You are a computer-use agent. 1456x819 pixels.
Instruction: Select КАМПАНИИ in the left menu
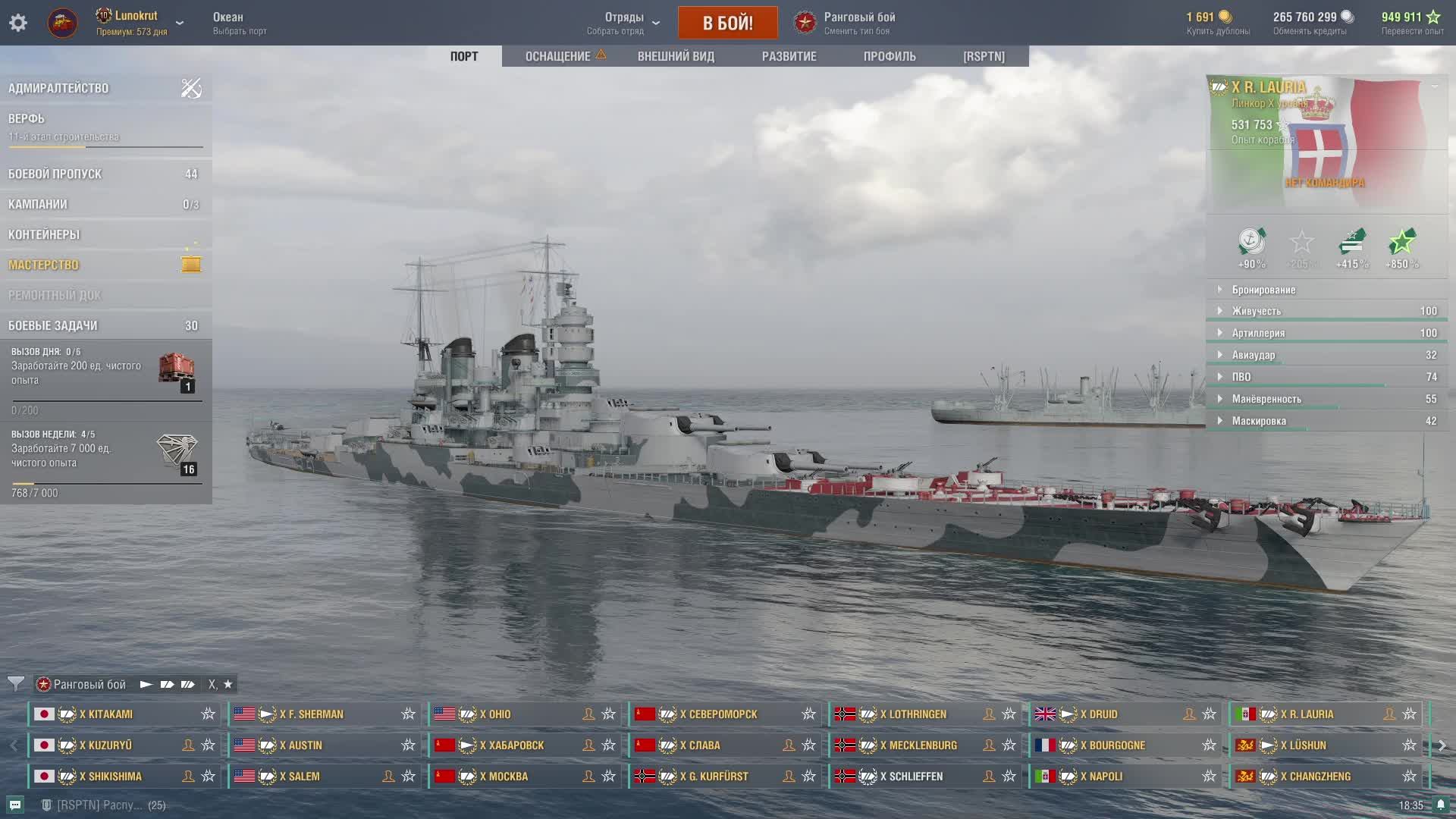[38, 204]
